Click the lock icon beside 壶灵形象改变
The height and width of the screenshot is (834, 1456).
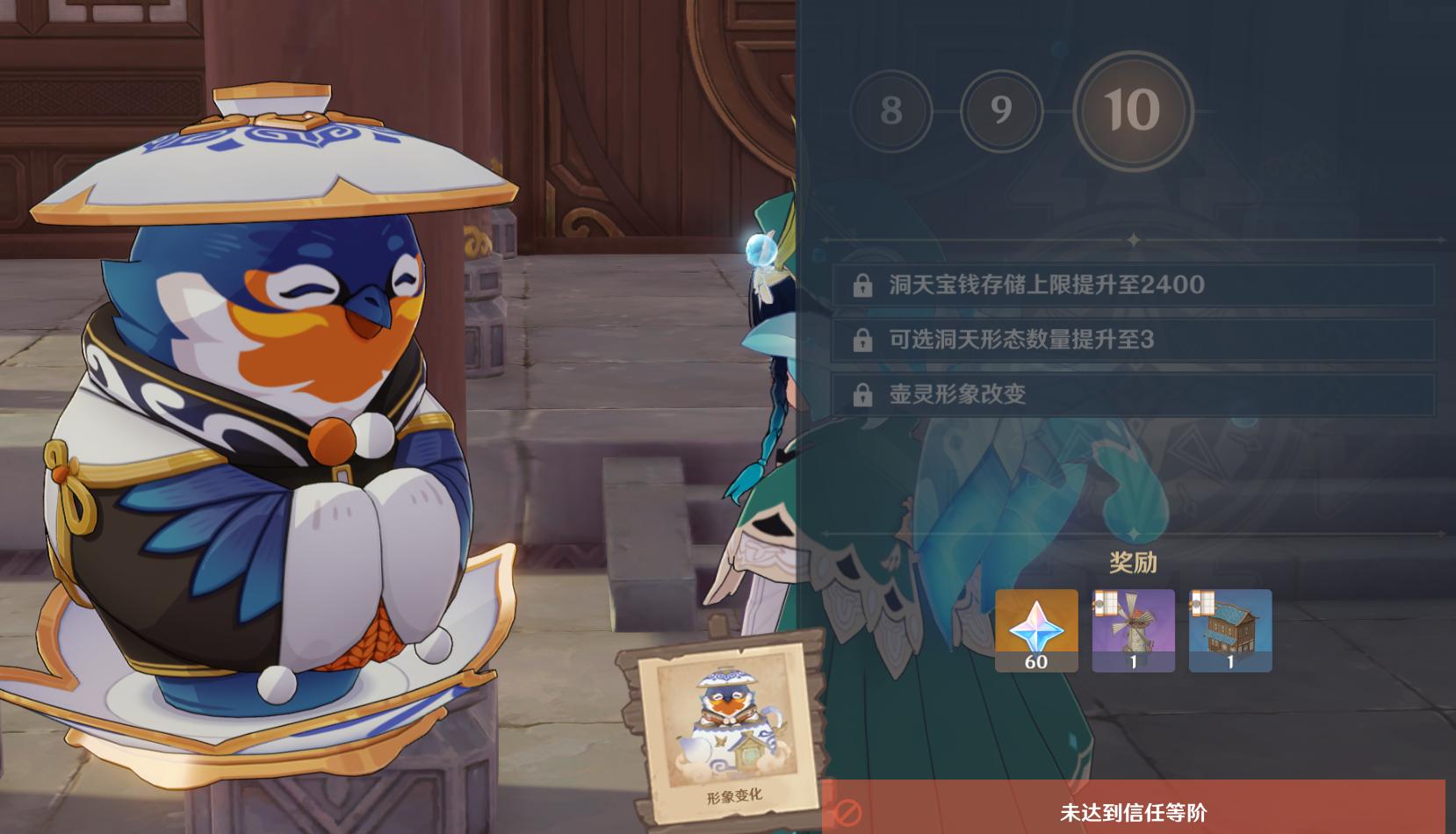click(x=864, y=393)
